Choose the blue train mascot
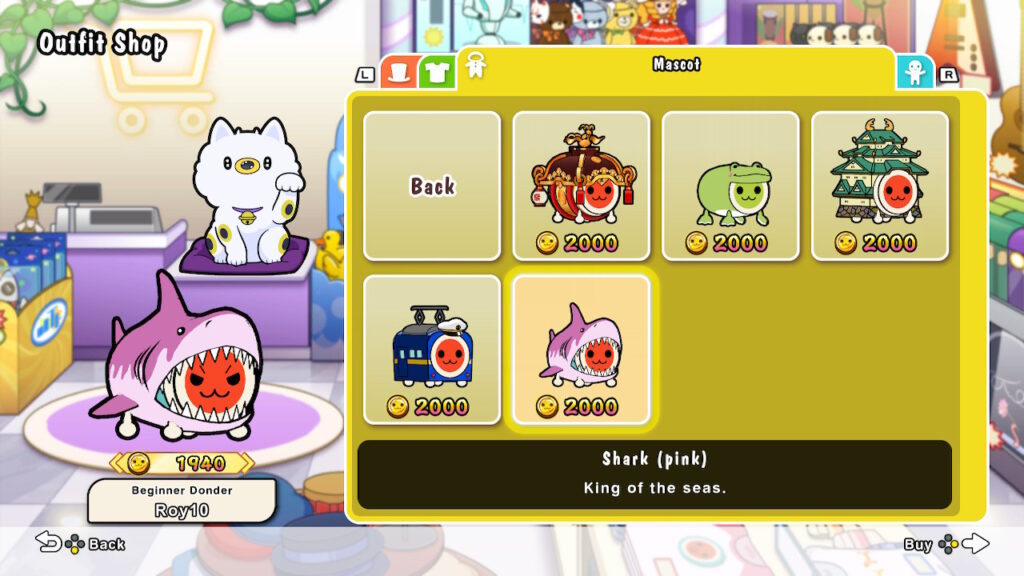Screen dimensions: 1024x576 [432, 349]
